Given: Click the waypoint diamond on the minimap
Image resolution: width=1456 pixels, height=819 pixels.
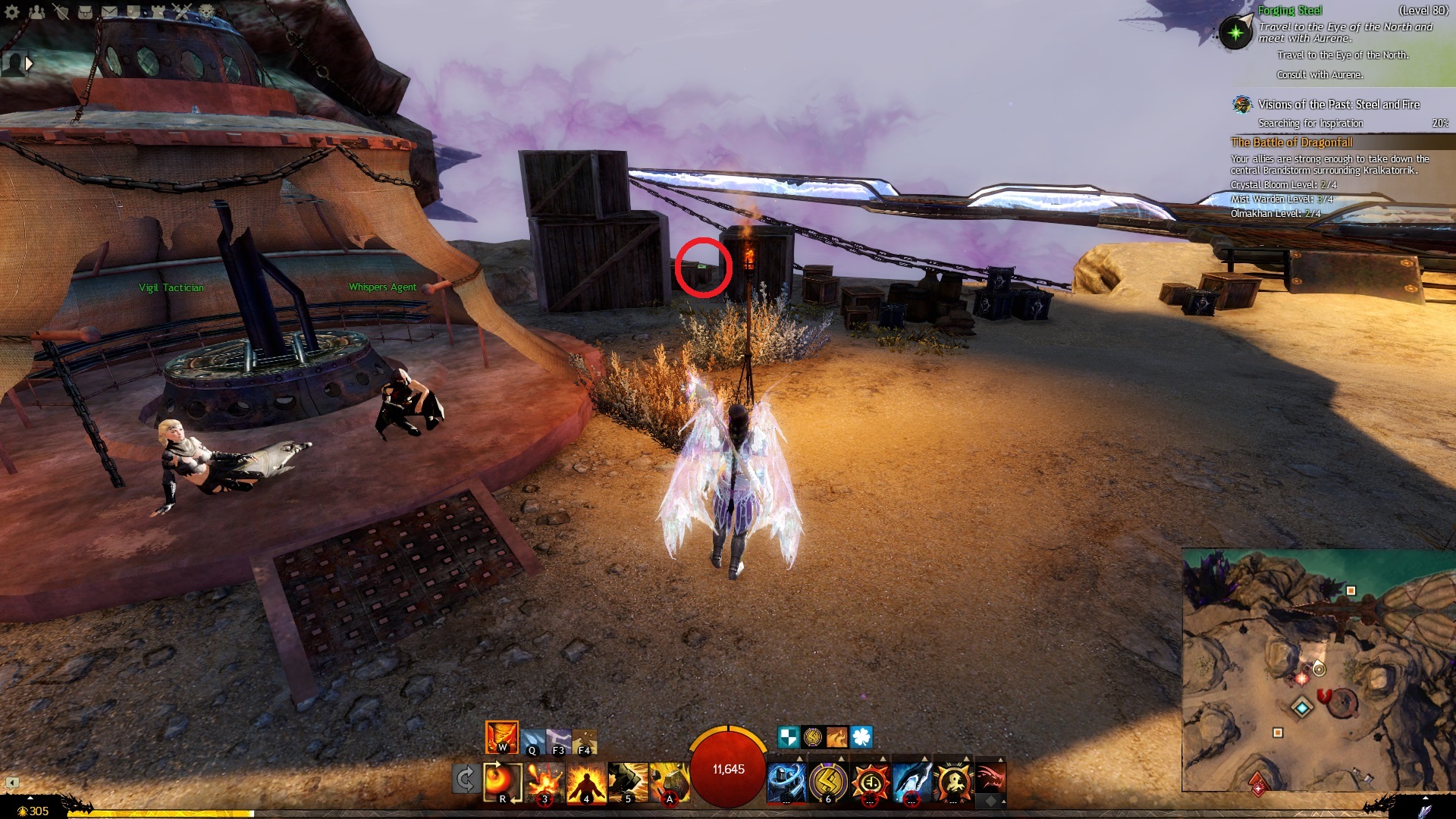Looking at the screenshot, I should pos(1302,708).
